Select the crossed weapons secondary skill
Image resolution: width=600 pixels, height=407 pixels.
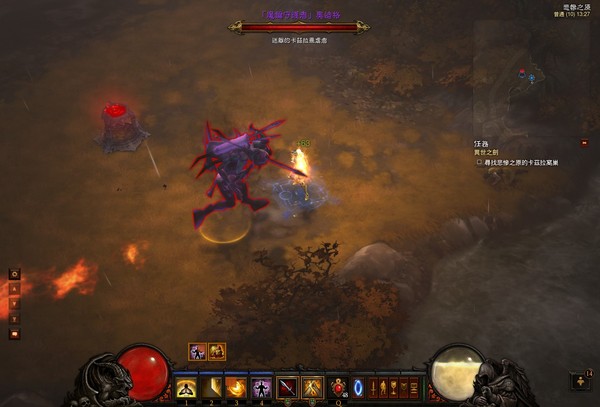click(312, 386)
